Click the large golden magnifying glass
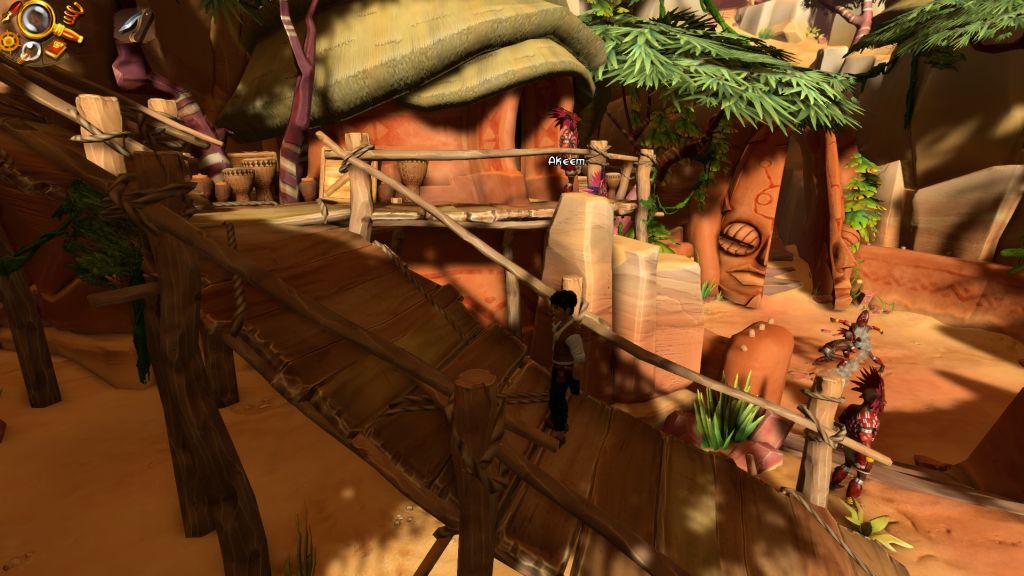This screenshot has height=576, width=1024. pyautogui.click(x=36, y=19)
